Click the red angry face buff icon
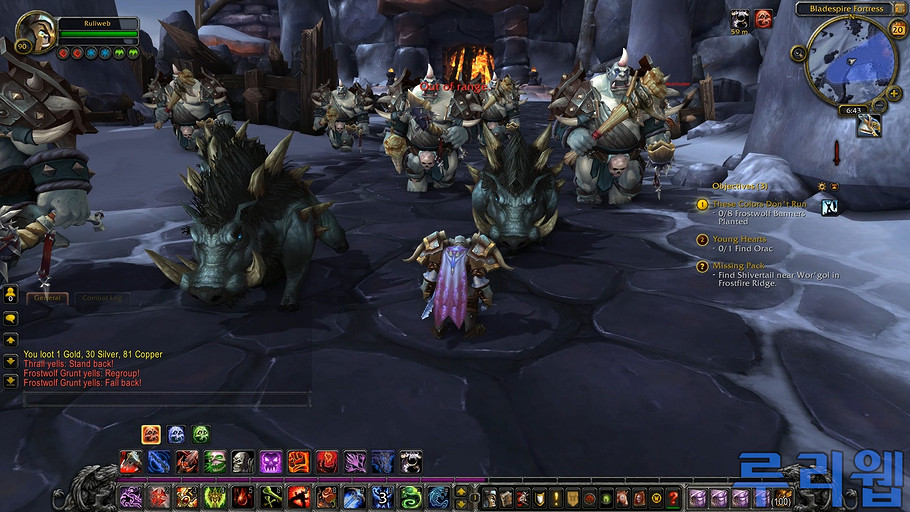910x512 pixels. tap(763, 18)
